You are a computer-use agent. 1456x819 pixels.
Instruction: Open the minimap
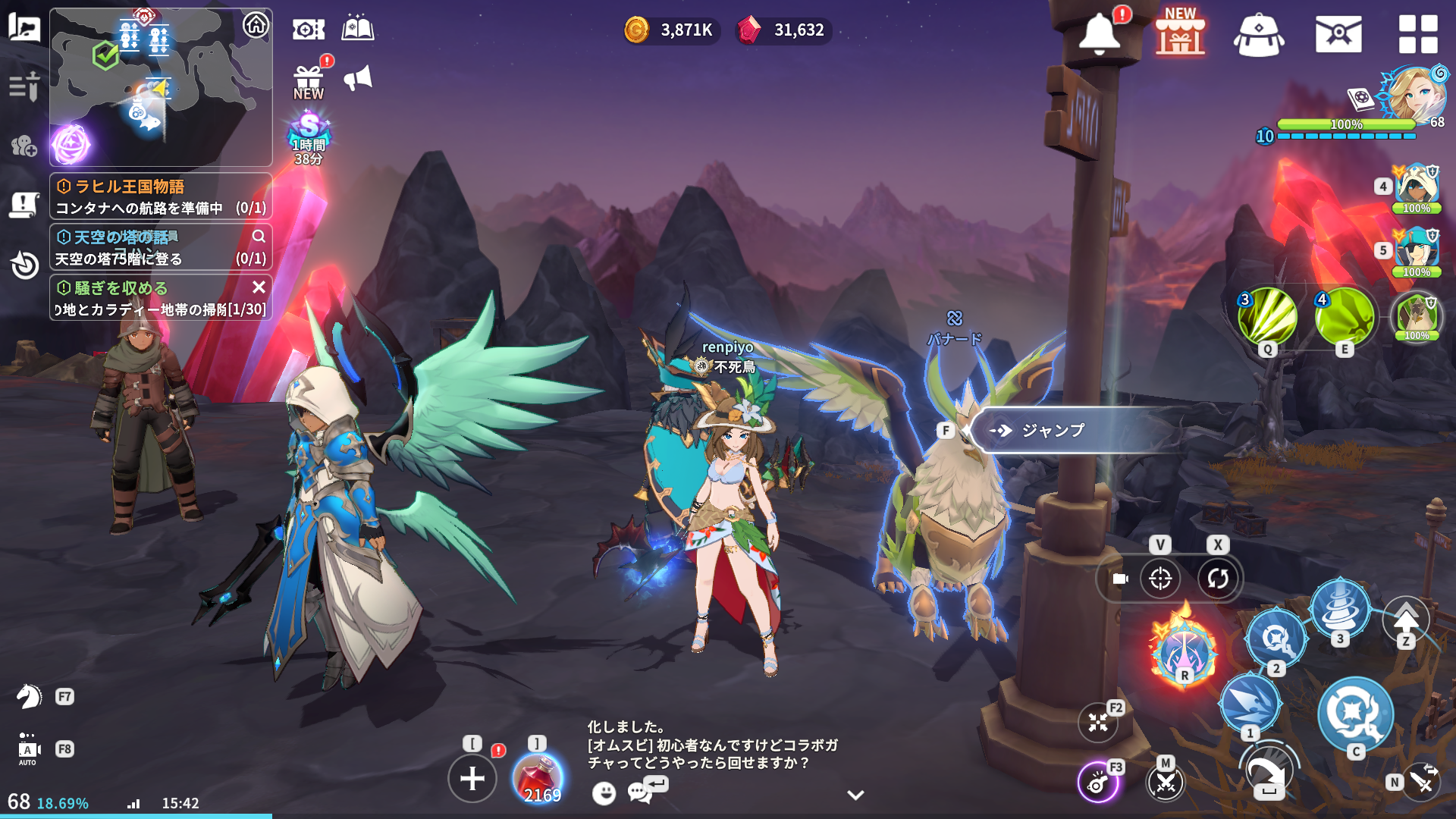click(159, 87)
